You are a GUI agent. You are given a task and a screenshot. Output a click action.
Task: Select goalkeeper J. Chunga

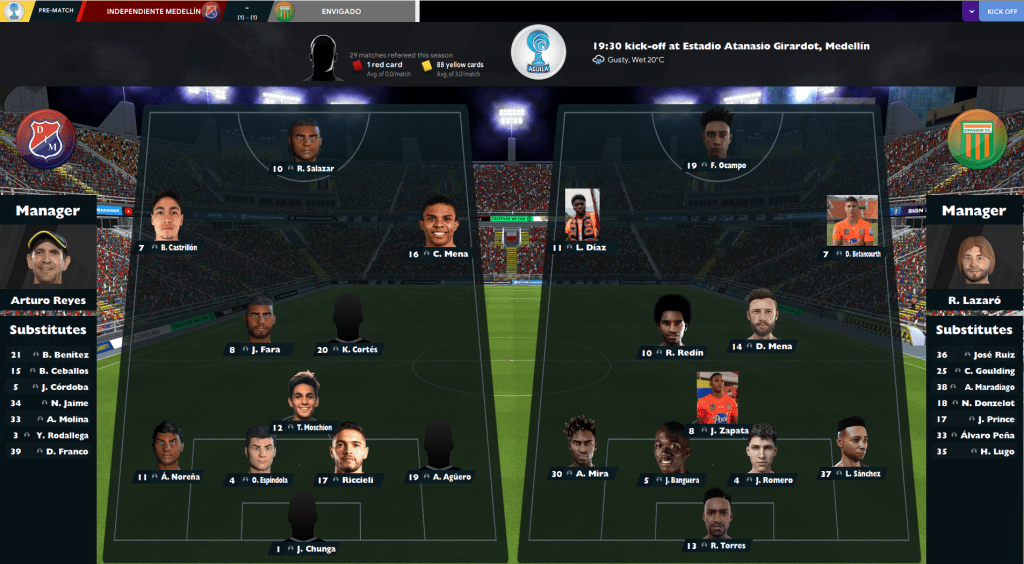[x=303, y=548]
